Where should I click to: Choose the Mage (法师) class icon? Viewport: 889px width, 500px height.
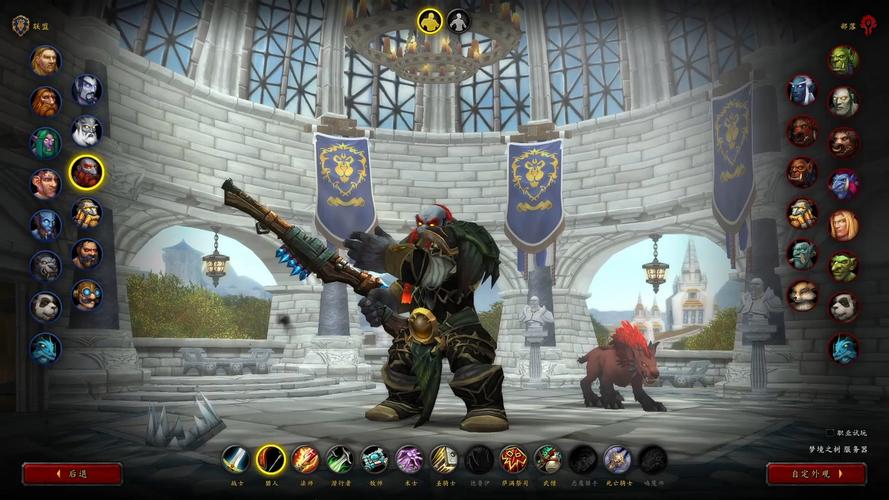point(305,459)
